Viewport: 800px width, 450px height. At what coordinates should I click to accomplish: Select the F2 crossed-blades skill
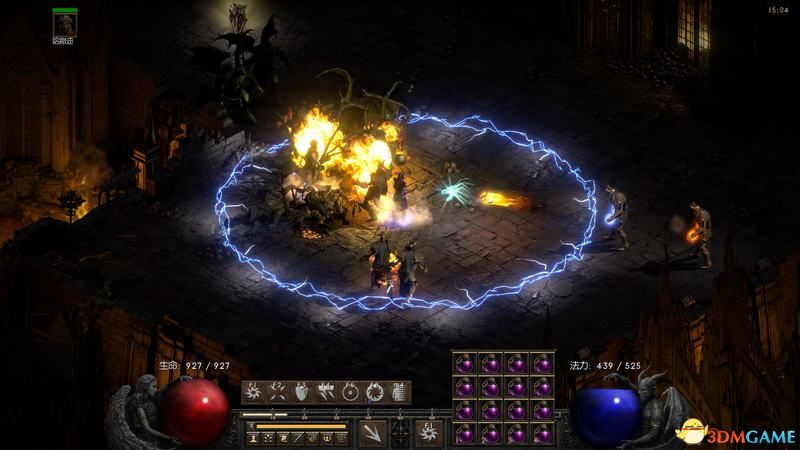pos(277,391)
